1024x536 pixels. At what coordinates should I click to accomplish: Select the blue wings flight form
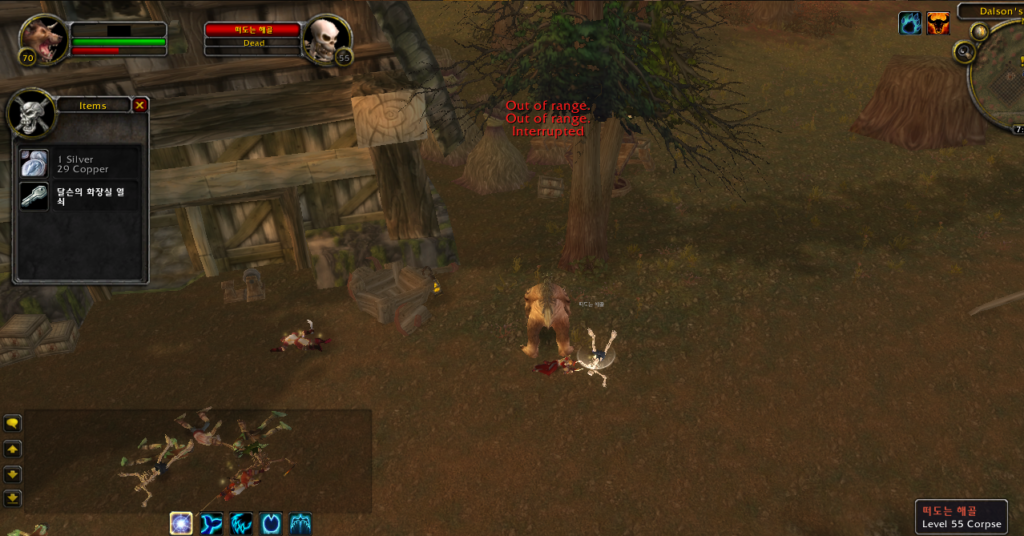(301, 522)
